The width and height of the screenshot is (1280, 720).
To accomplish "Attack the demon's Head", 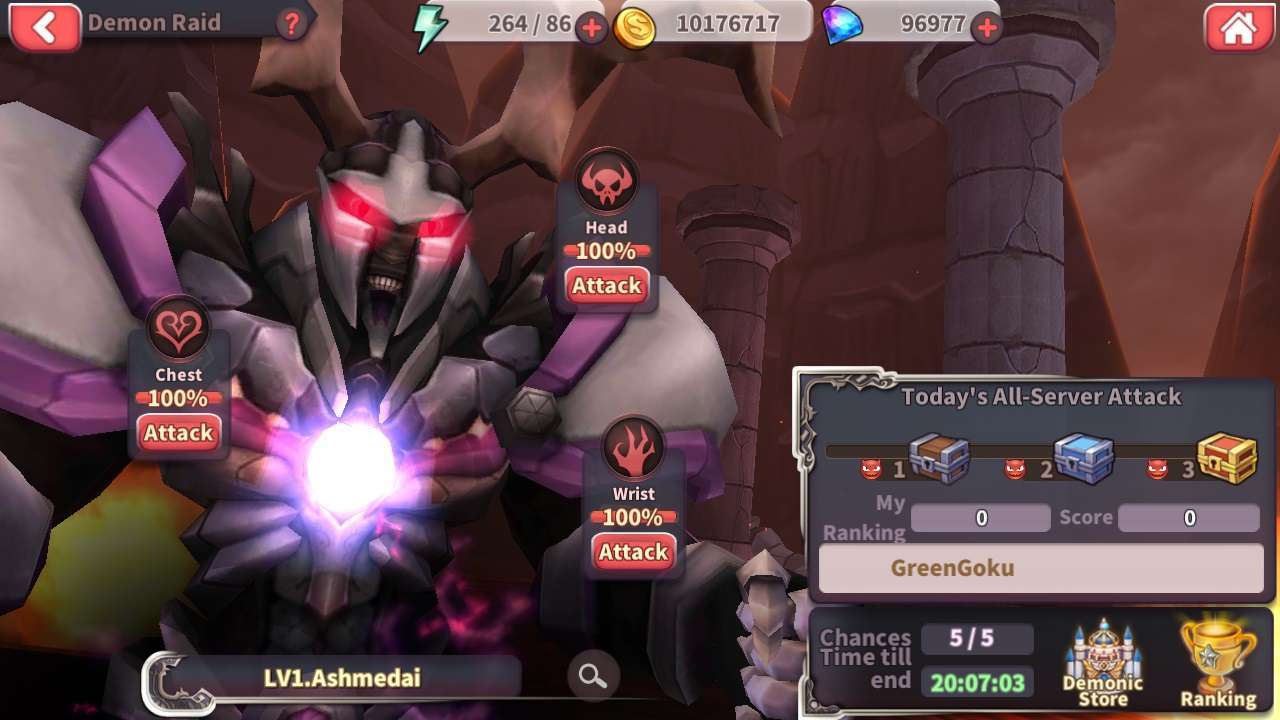I will pyautogui.click(x=606, y=286).
